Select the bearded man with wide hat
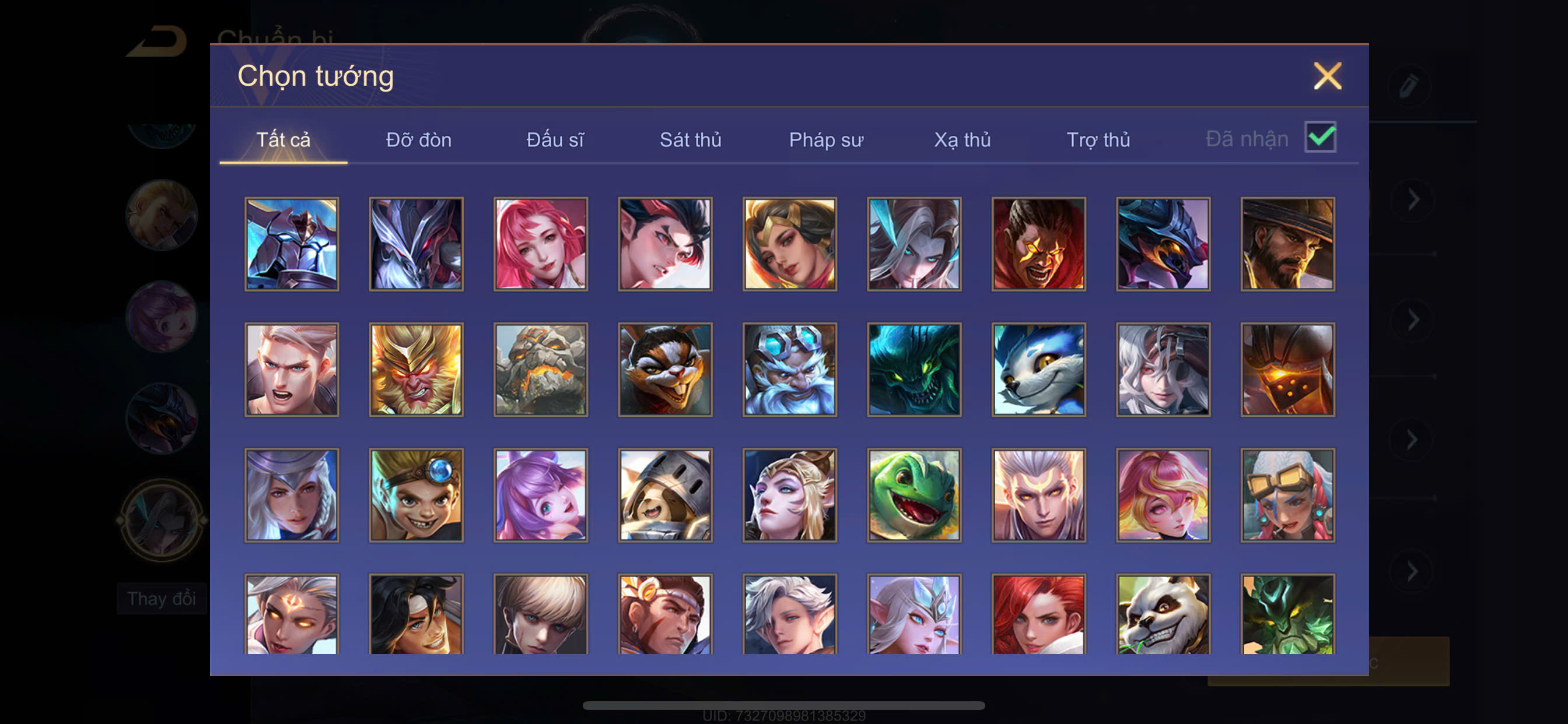The height and width of the screenshot is (724, 1568). (1287, 244)
